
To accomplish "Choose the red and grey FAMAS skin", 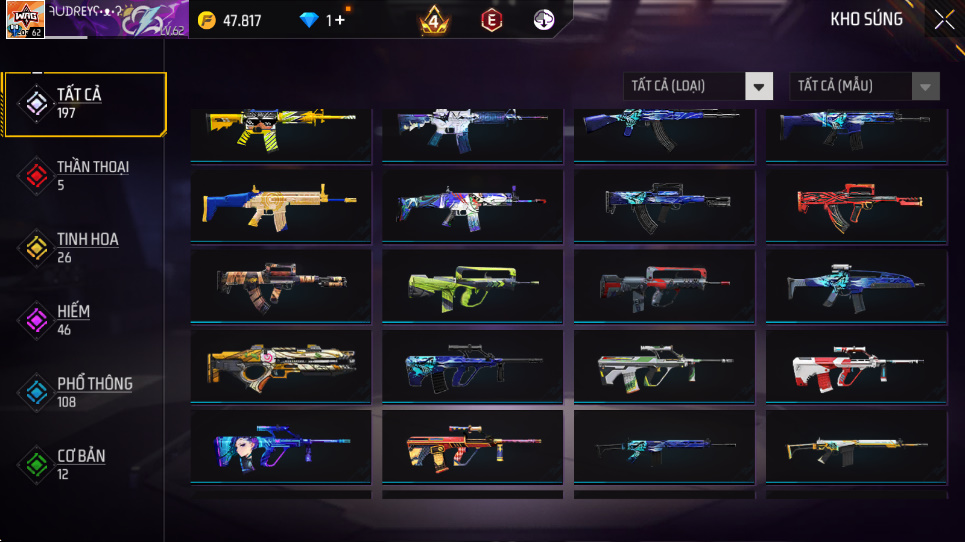I will [664, 286].
